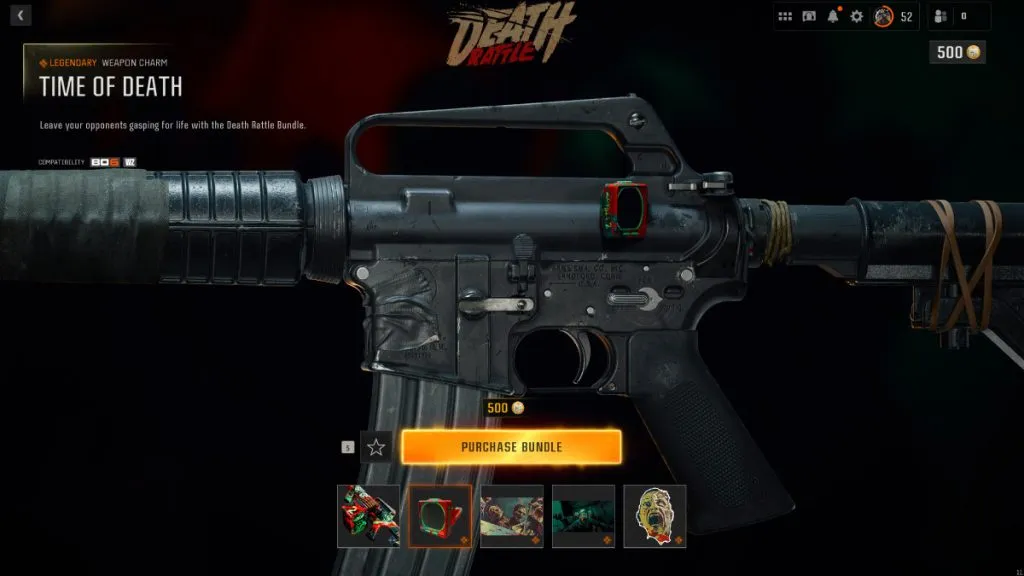This screenshot has width=1024, height=576.
Task: Select the screaming zombie head sticker thumbnail
Action: coord(655,516)
